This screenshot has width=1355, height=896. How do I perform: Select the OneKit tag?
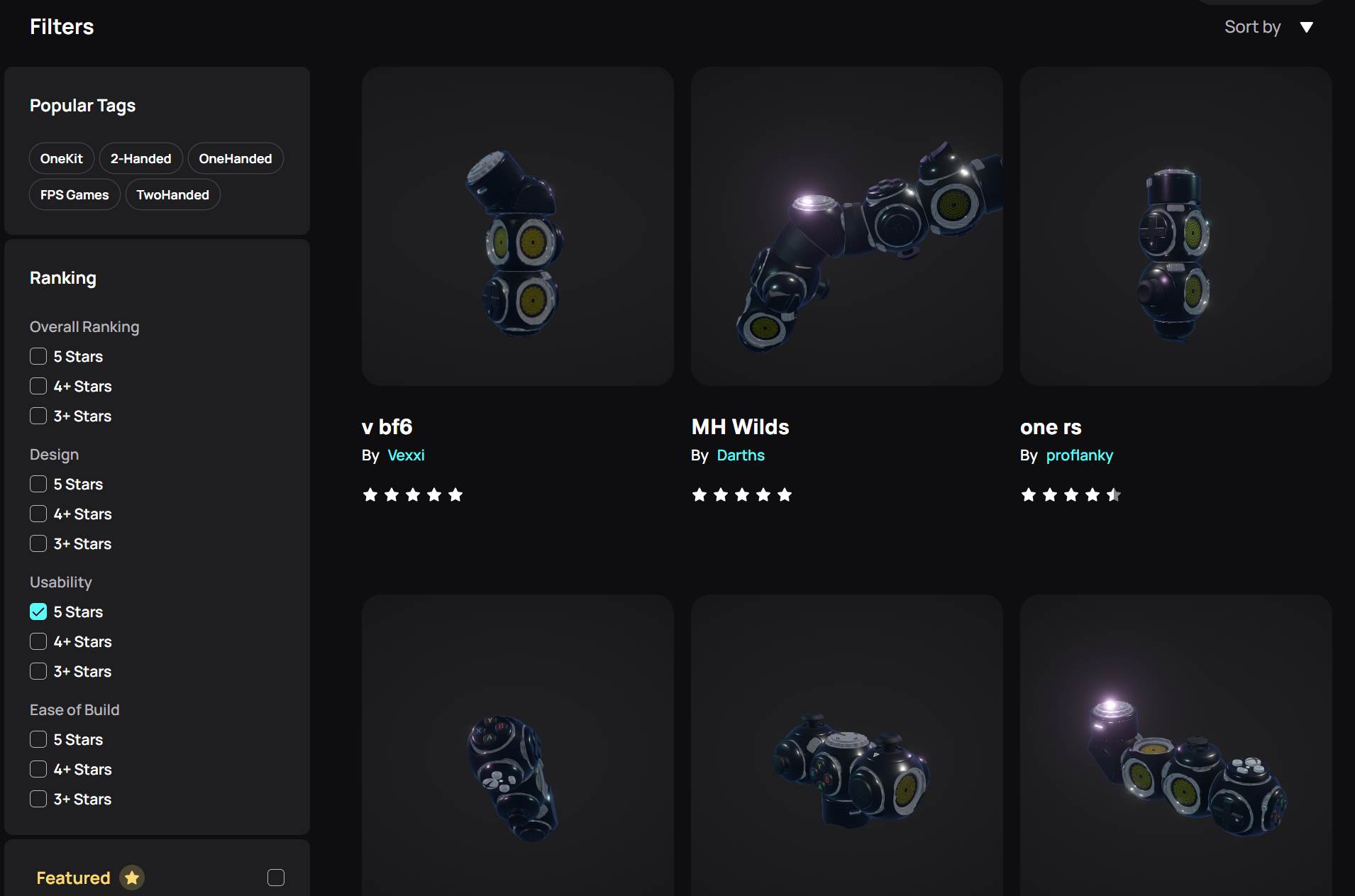click(x=62, y=158)
